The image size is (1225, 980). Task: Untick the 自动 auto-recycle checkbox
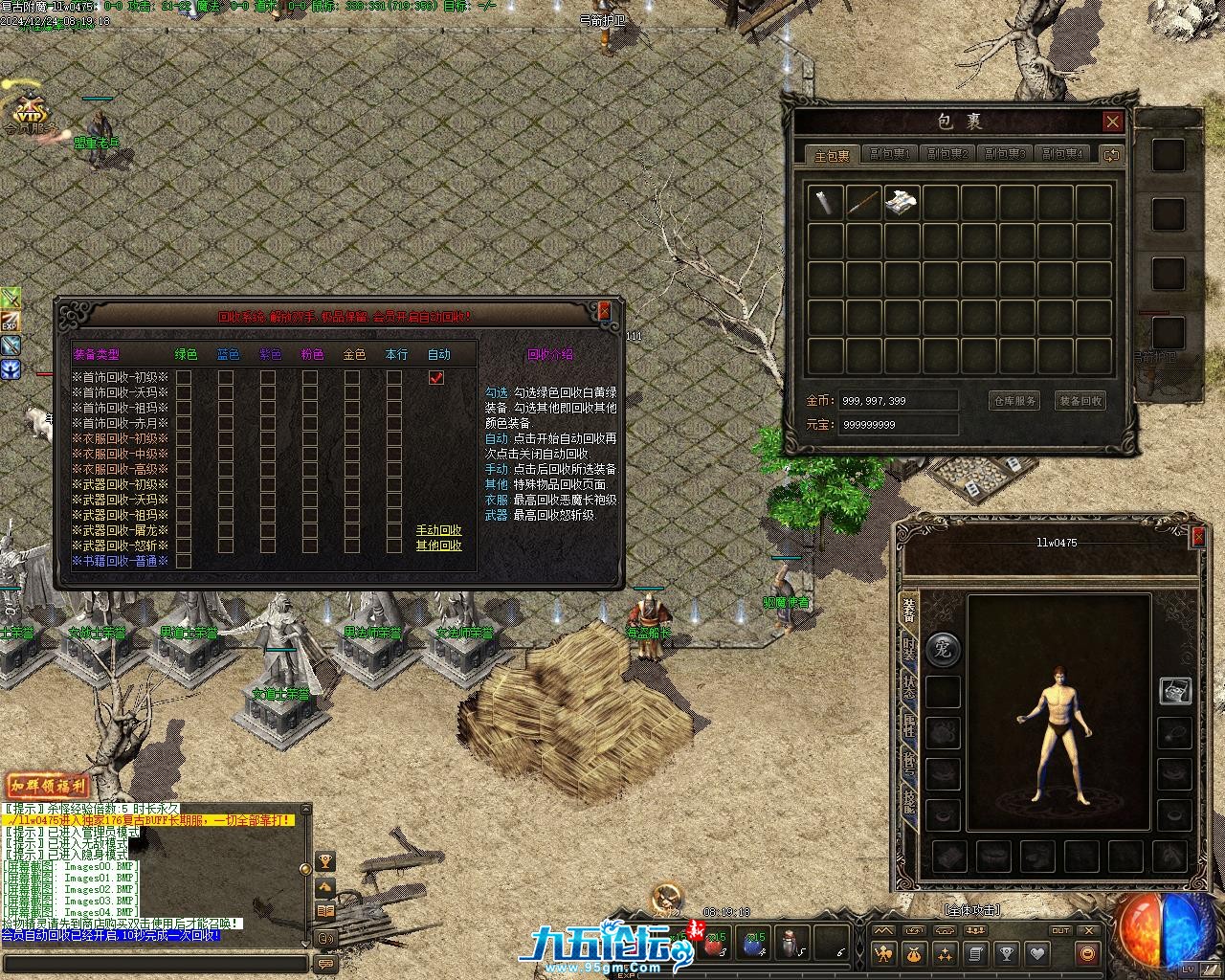click(436, 377)
